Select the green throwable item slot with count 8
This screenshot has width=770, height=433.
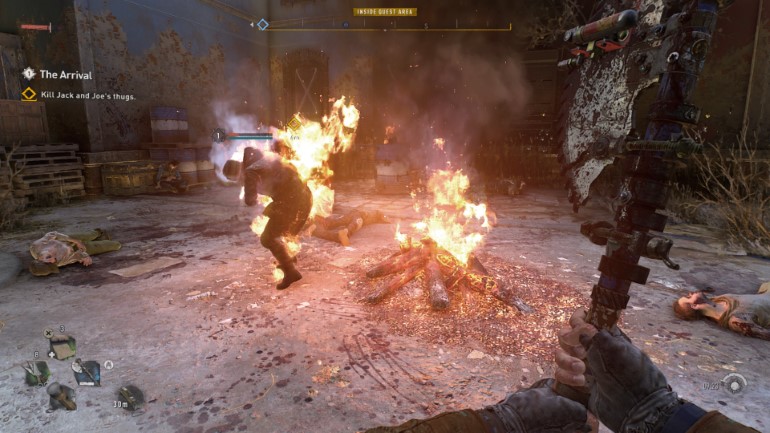click(x=35, y=371)
